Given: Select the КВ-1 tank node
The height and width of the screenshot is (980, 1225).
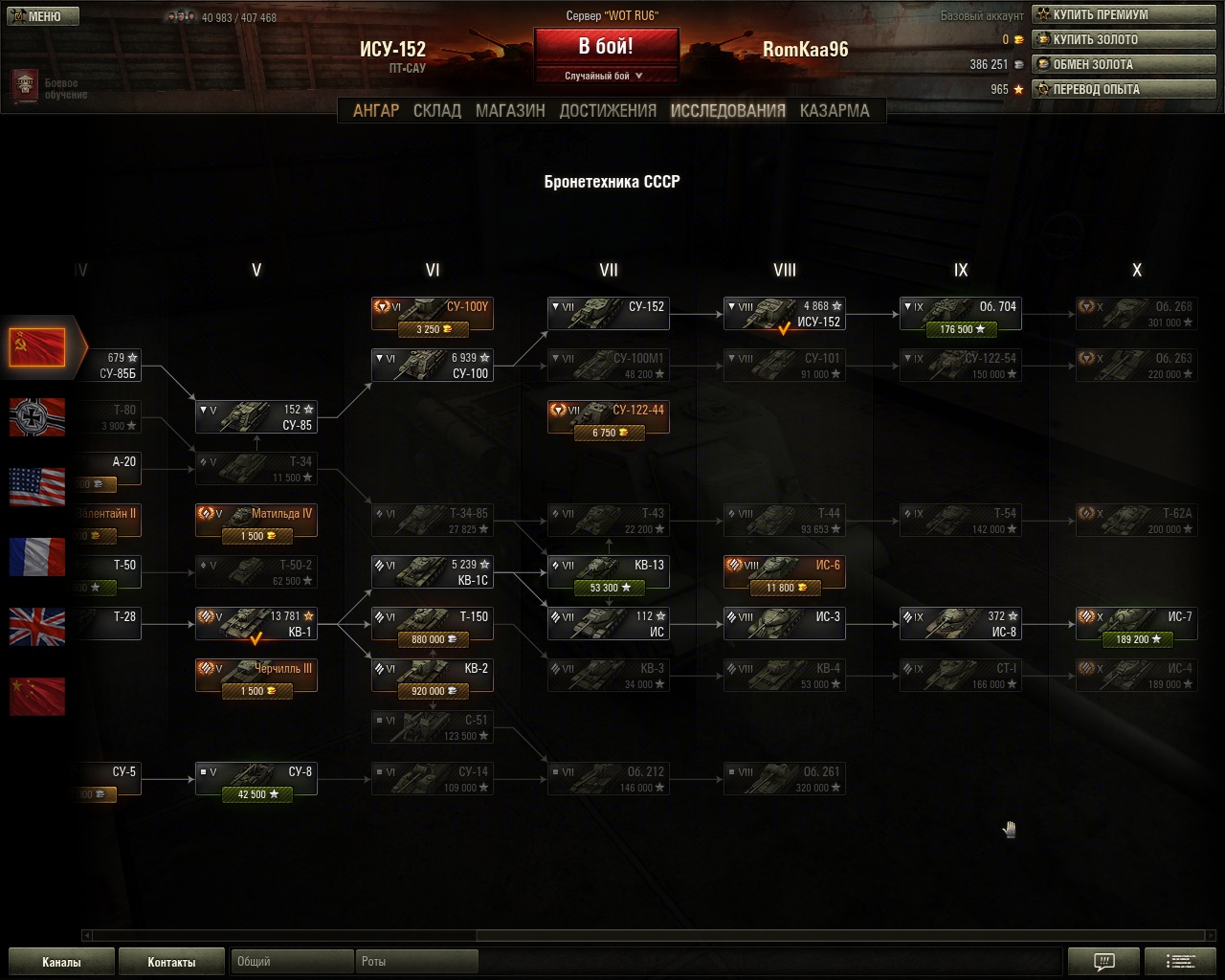Looking at the screenshot, I should point(256,624).
